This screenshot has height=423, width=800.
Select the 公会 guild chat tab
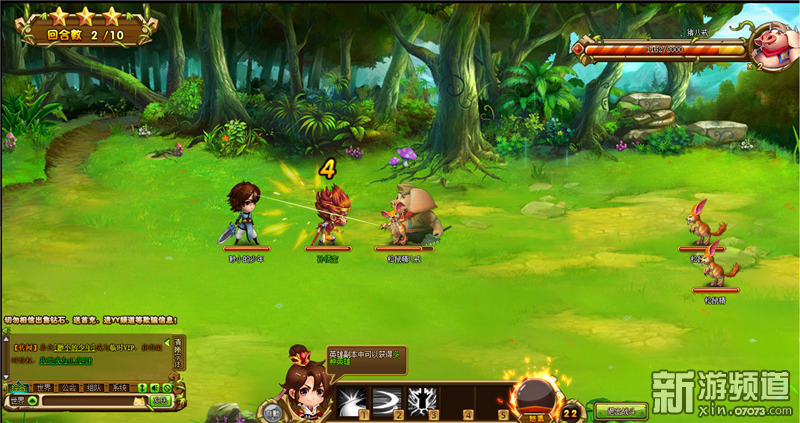click(69, 387)
